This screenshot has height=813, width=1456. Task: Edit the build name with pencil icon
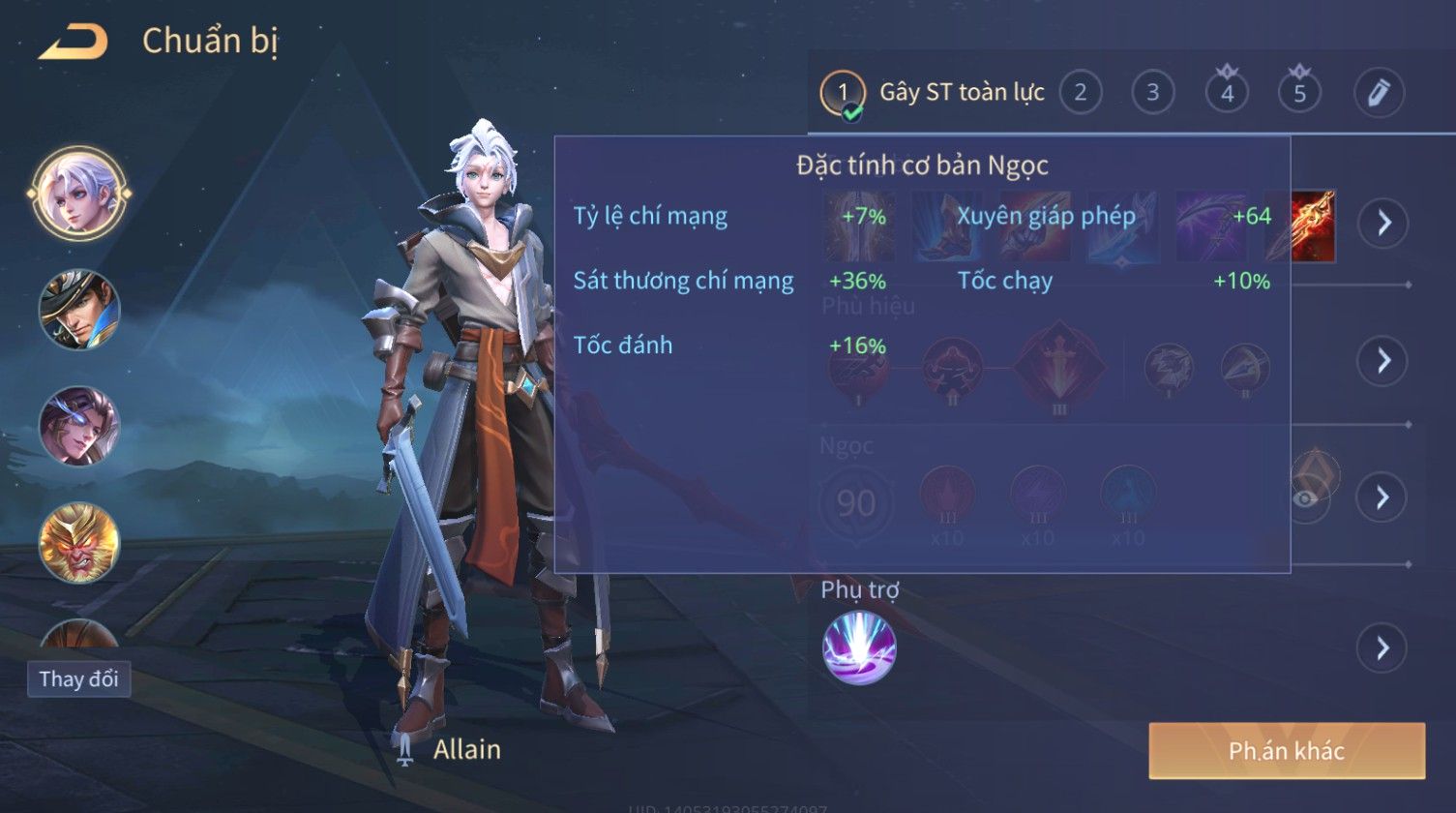[1378, 92]
